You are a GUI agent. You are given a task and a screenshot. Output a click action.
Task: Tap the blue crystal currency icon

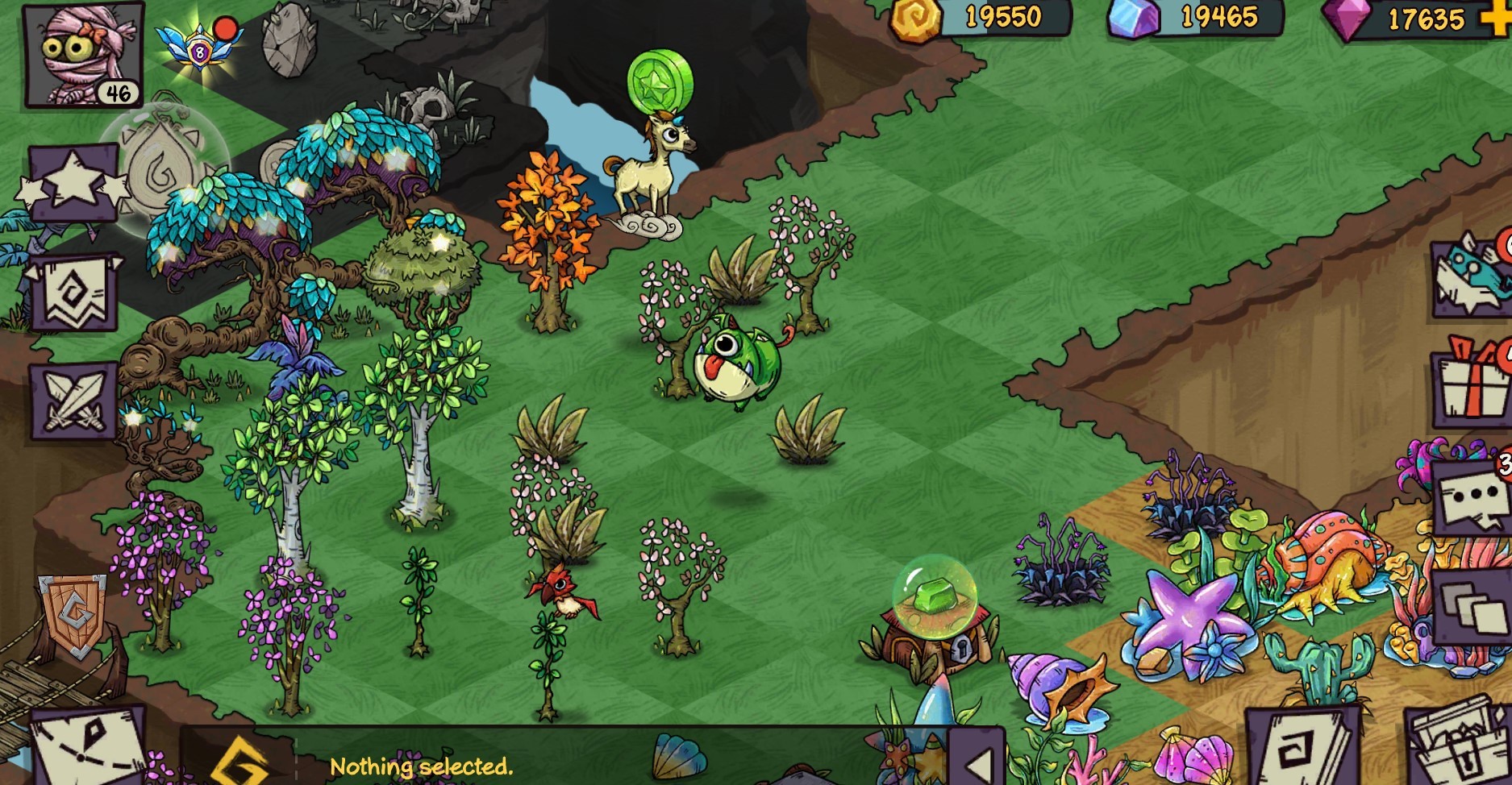tap(1132, 18)
